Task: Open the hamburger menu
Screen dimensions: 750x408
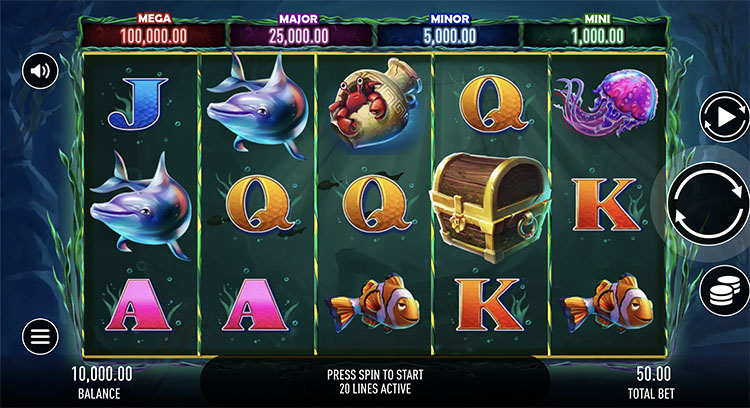Action: [x=40, y=336]
